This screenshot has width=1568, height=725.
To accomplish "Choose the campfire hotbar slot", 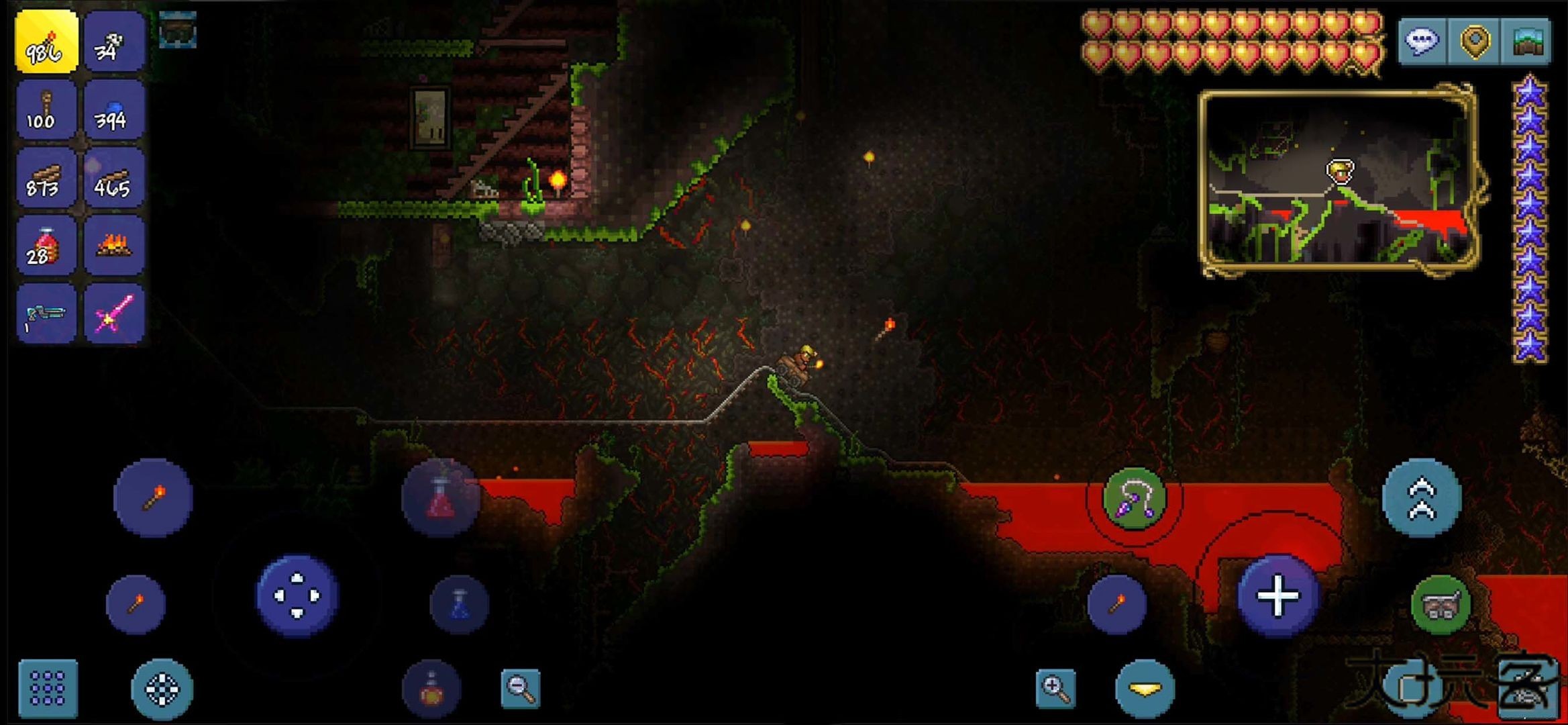I will pyautogui.click(x=113, y=246).
